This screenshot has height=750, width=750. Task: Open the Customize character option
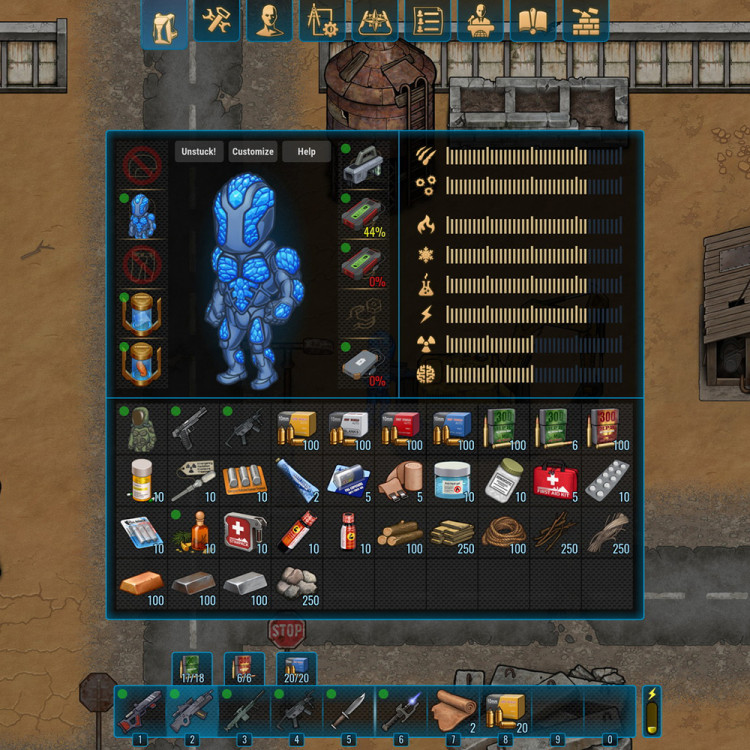click(x=252, y=152)
